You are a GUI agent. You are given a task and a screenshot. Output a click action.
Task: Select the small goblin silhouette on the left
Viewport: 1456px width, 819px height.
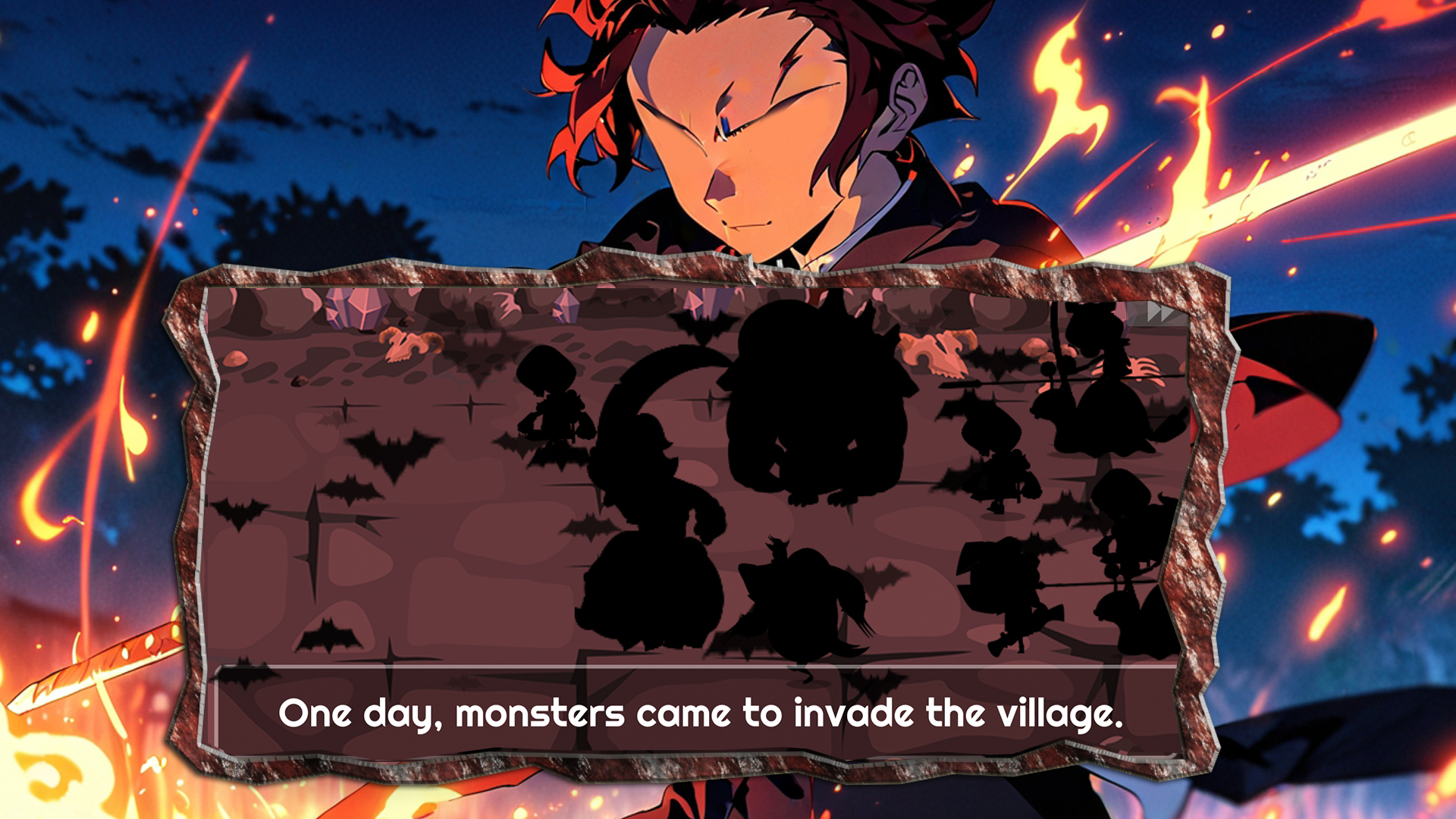click(x=552, y=397)
